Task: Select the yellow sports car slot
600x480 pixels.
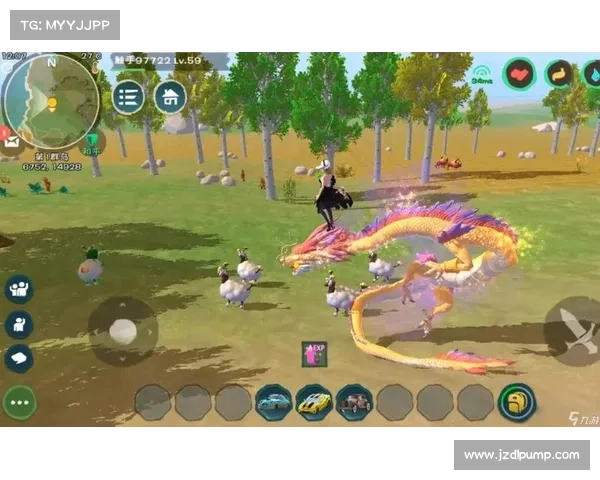Action: coord(314,402)
